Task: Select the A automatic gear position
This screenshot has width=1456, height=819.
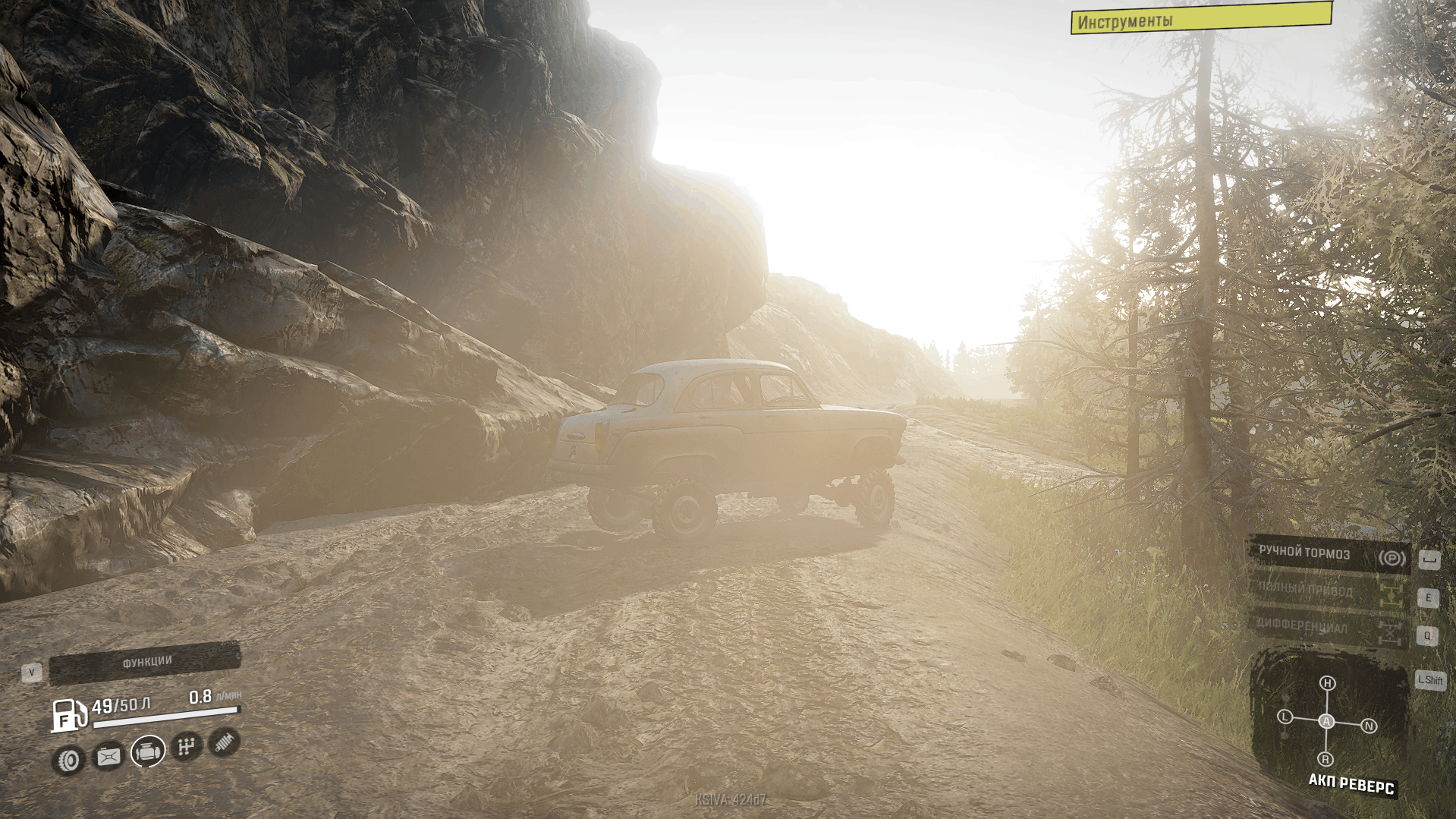Action: coord(1326,721)
